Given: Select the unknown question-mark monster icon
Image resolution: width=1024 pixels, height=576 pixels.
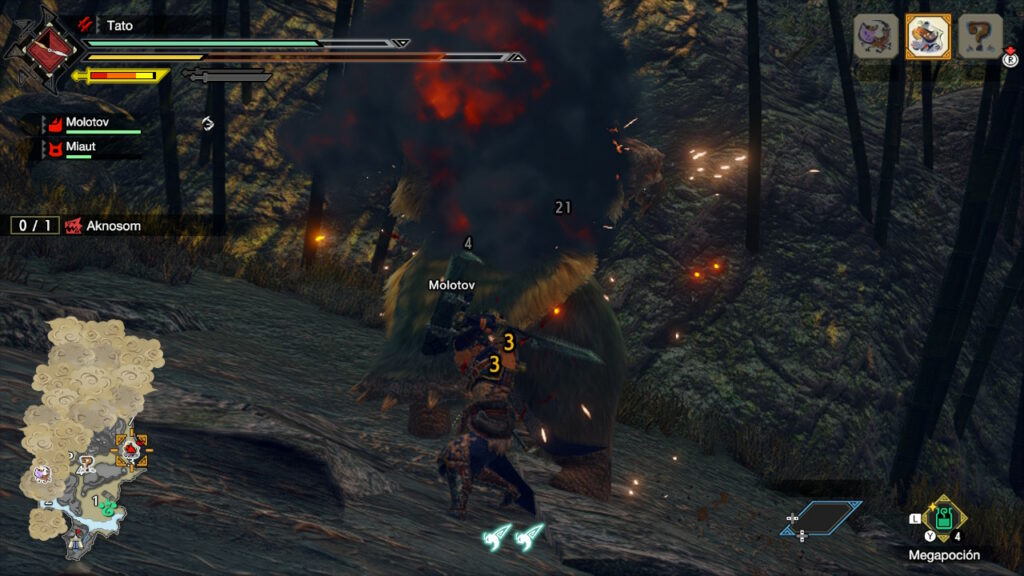Looking at the screenshot, I should pos(981,37).
